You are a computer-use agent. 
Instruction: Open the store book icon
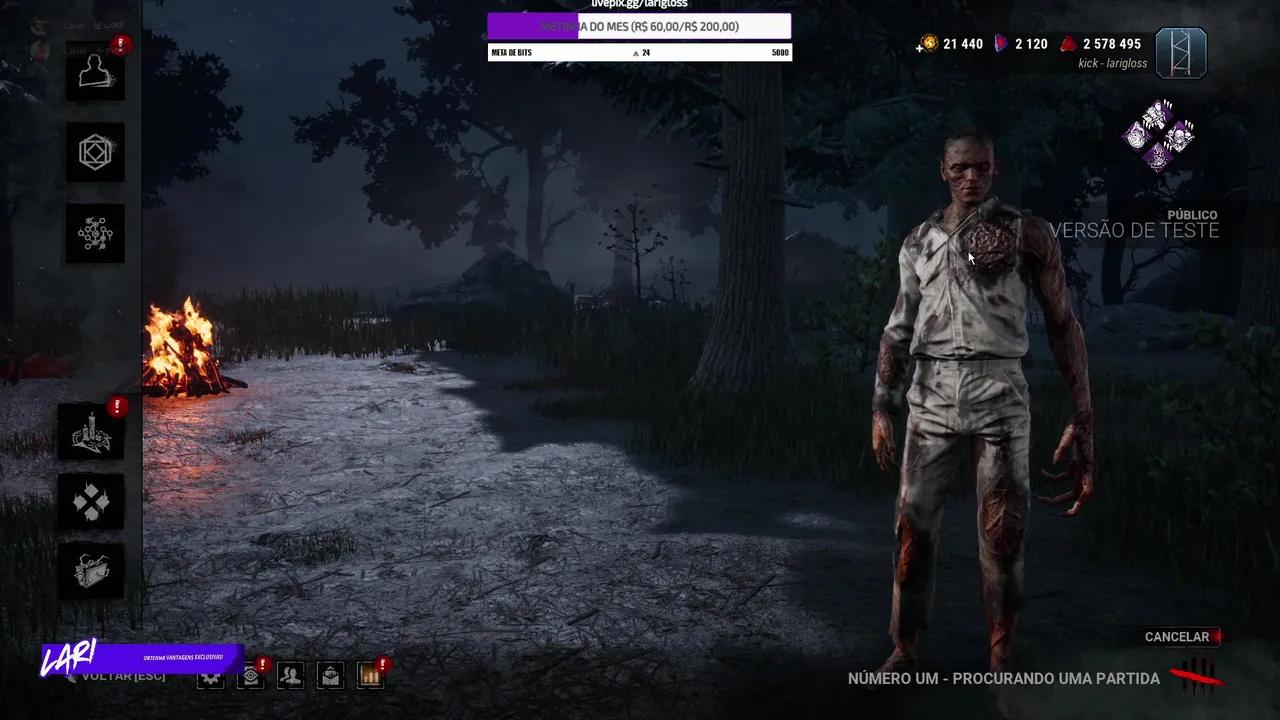91,571
